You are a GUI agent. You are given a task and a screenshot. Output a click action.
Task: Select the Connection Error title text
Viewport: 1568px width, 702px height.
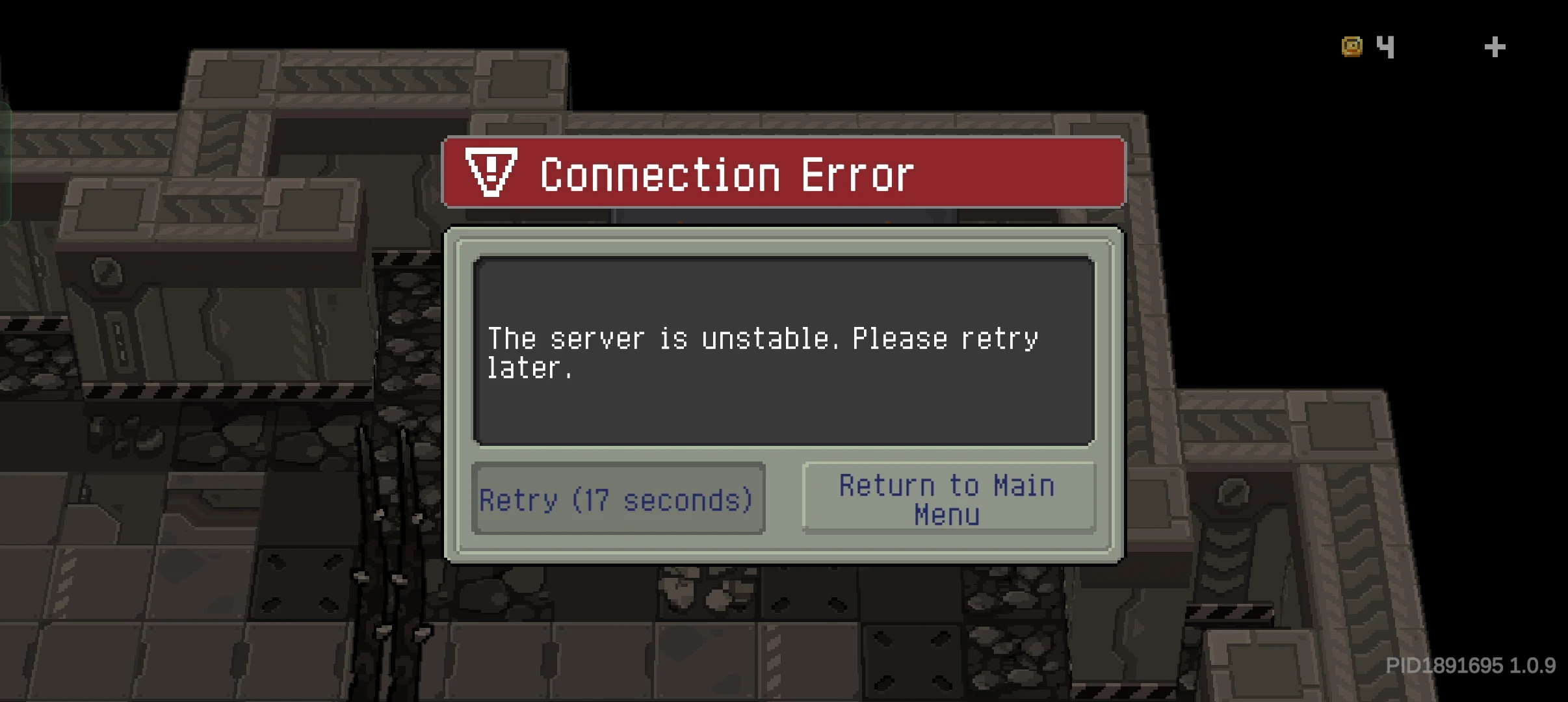tap(727, 174)
